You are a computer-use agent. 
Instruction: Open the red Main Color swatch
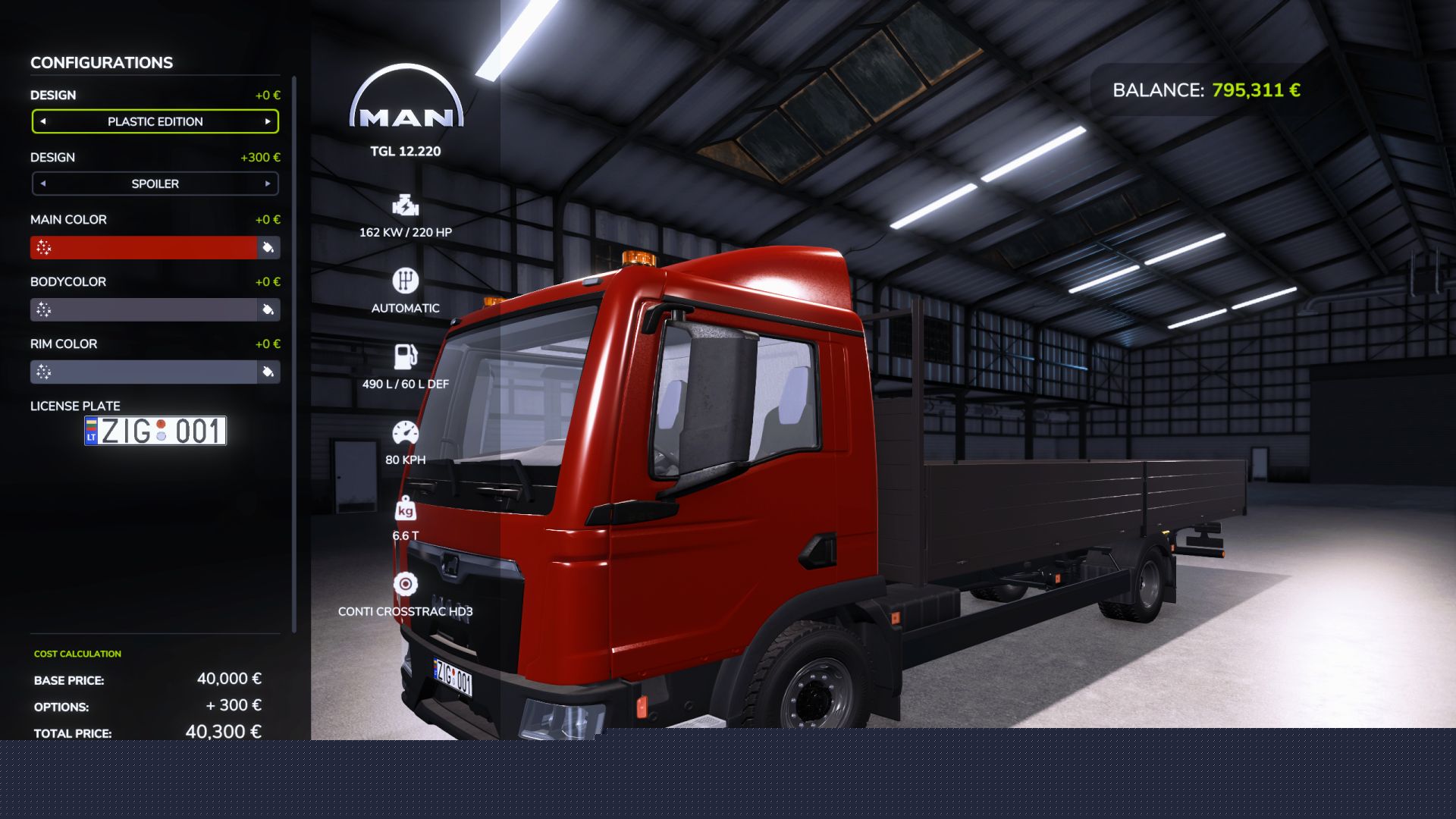click(144, 248)
